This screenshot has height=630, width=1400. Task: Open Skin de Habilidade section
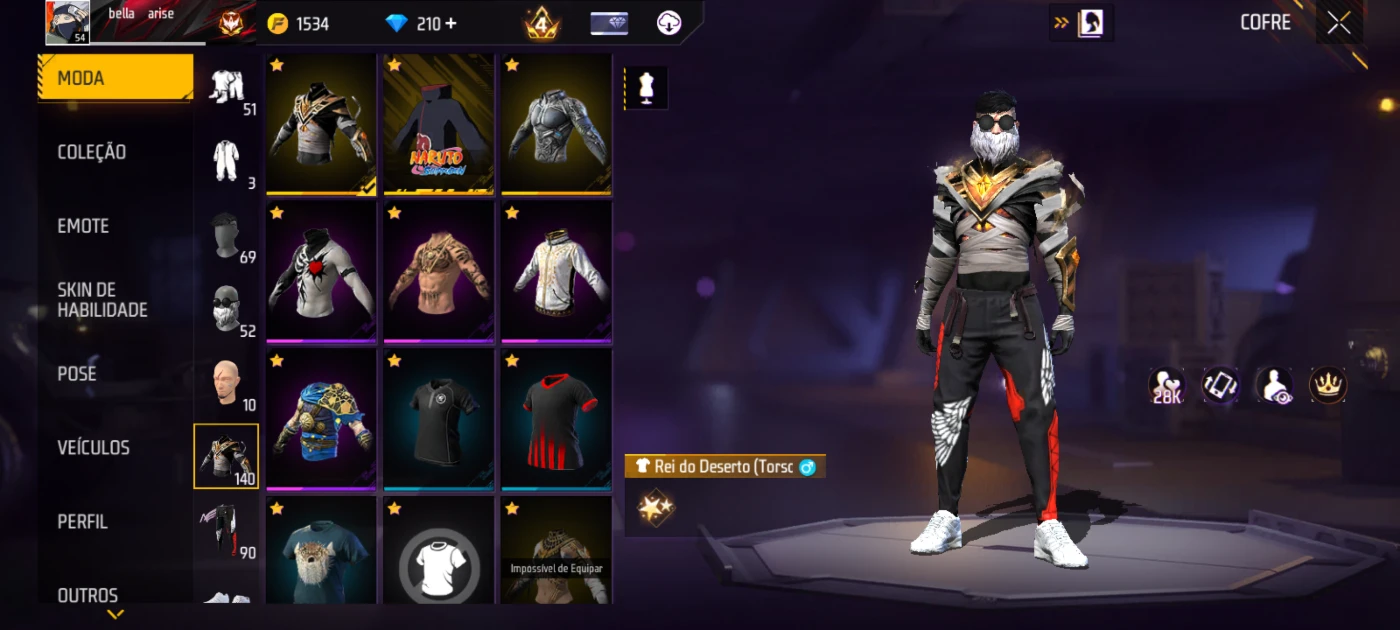(x=102, y=300)
